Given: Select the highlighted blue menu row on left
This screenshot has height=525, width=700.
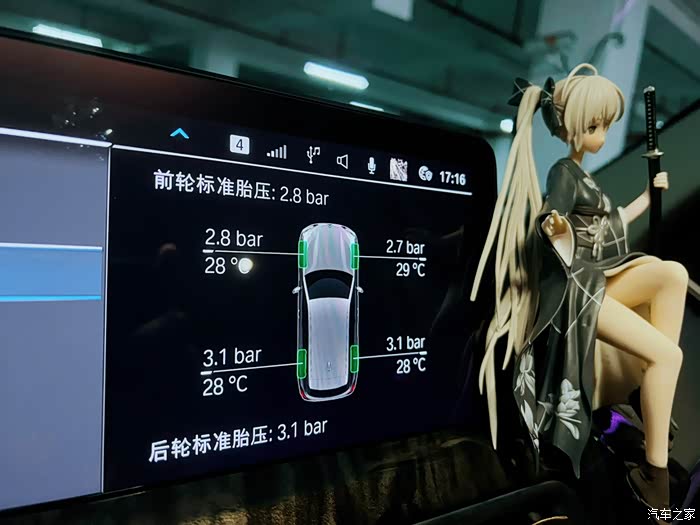Looking at the screenshot, I should coord(50,271).
